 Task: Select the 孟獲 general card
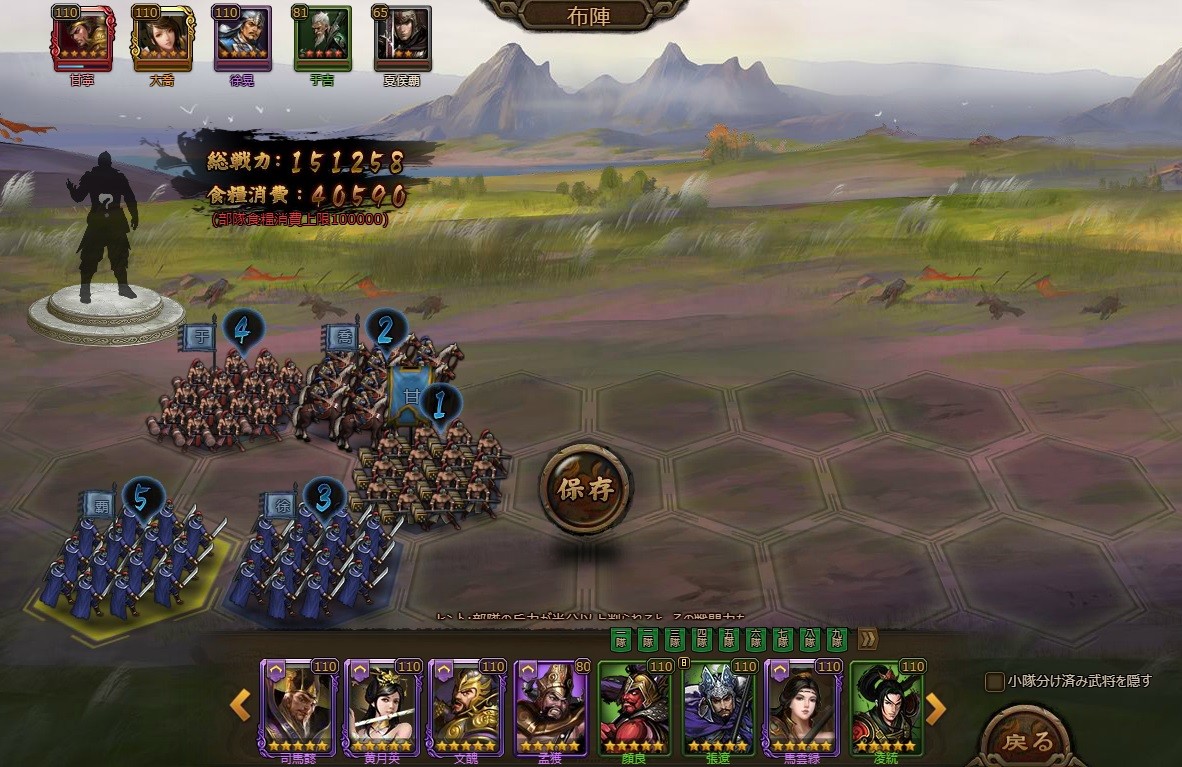550,706
